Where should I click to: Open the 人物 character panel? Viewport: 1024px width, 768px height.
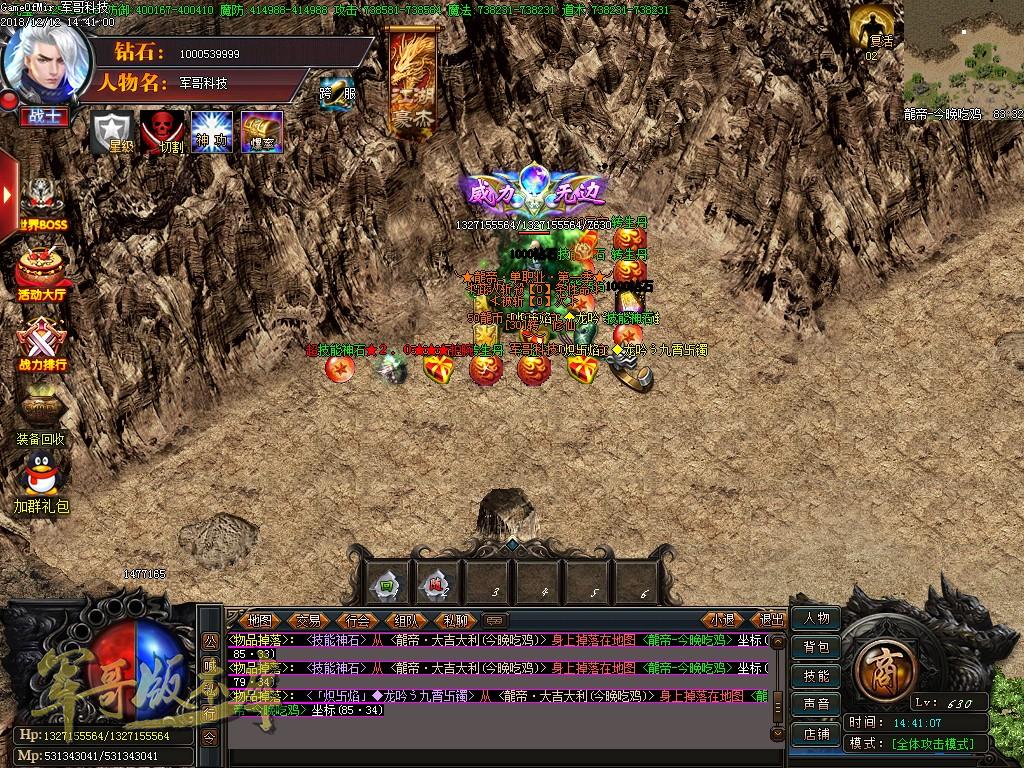[x=816, y=619]
